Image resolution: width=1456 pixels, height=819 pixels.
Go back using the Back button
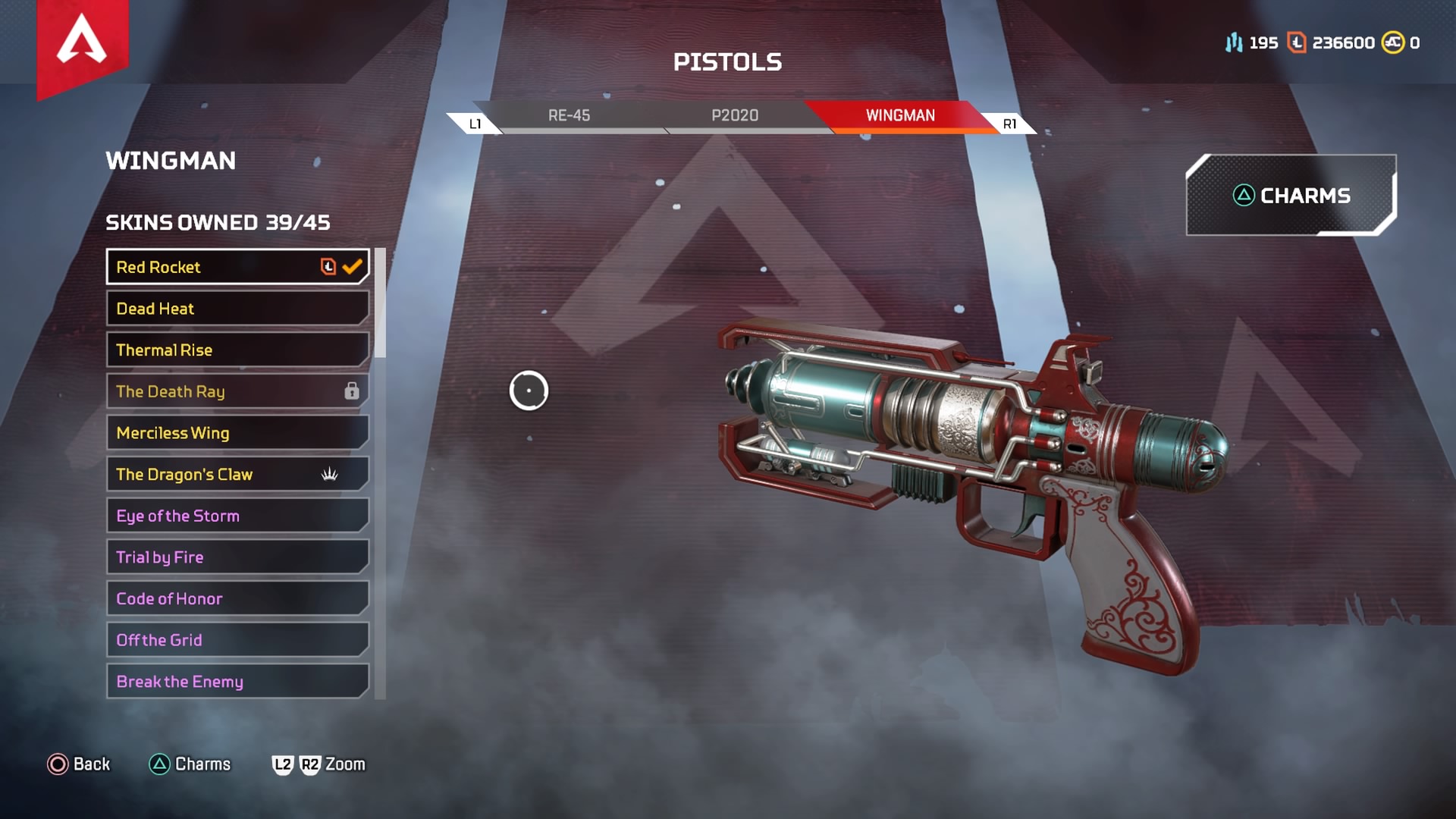pyautogui.click(x=79, y=764)
